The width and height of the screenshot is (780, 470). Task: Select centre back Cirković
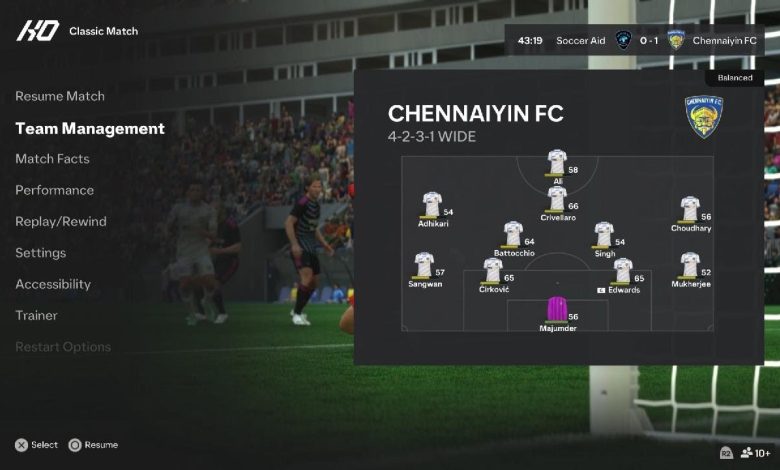coord(493,271)
